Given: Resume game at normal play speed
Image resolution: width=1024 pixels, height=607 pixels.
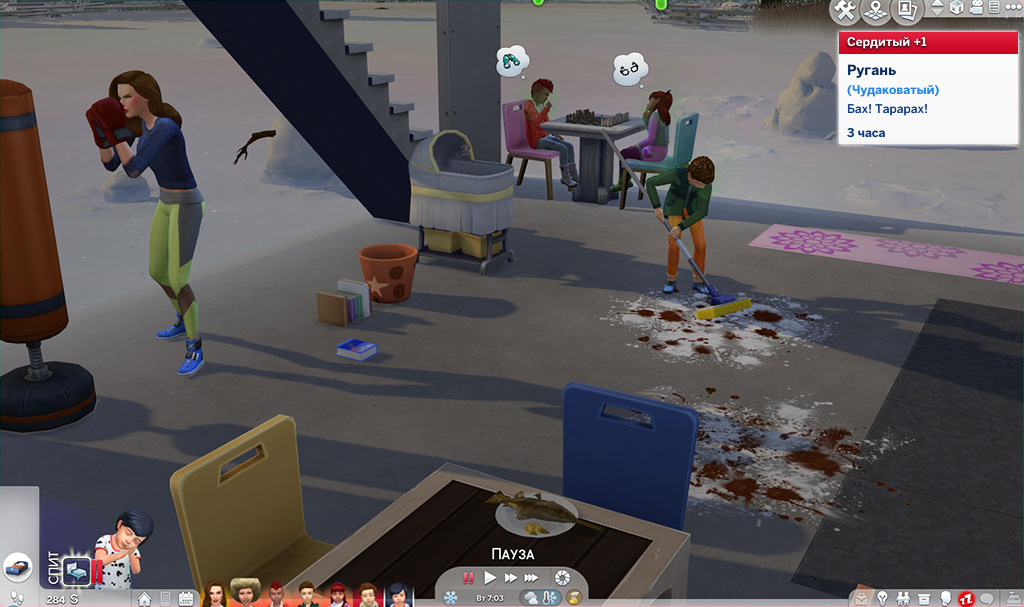Looking at the screenshot, I should 490,577.
